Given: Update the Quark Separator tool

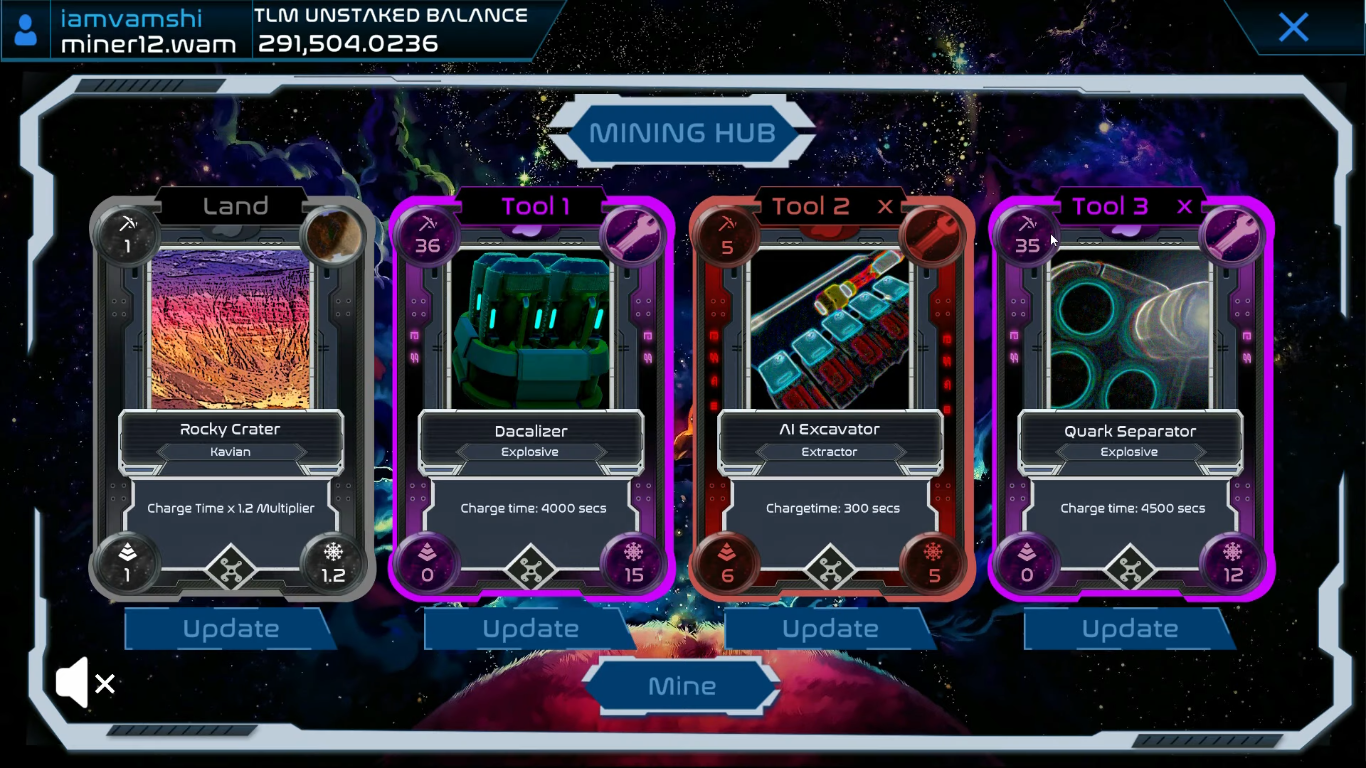Looking at the screenshot, I should 1130,629.
